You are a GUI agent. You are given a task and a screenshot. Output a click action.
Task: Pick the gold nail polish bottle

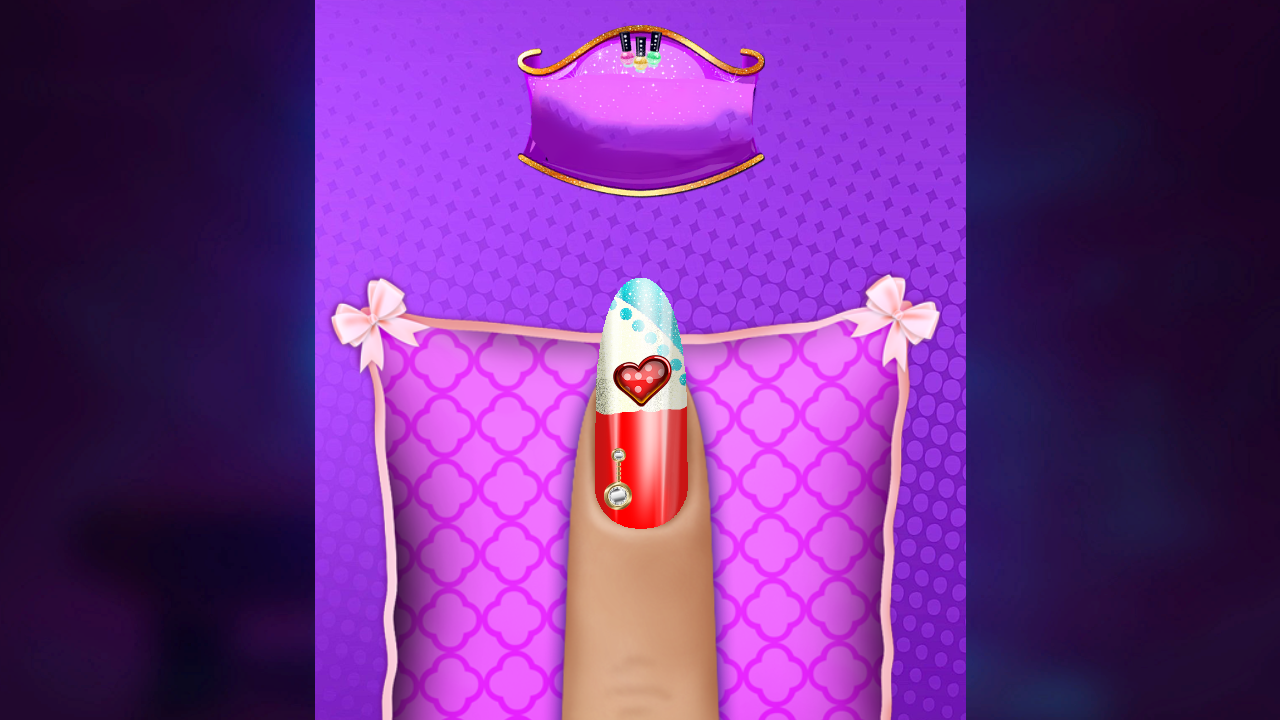[x=640, y=62]
